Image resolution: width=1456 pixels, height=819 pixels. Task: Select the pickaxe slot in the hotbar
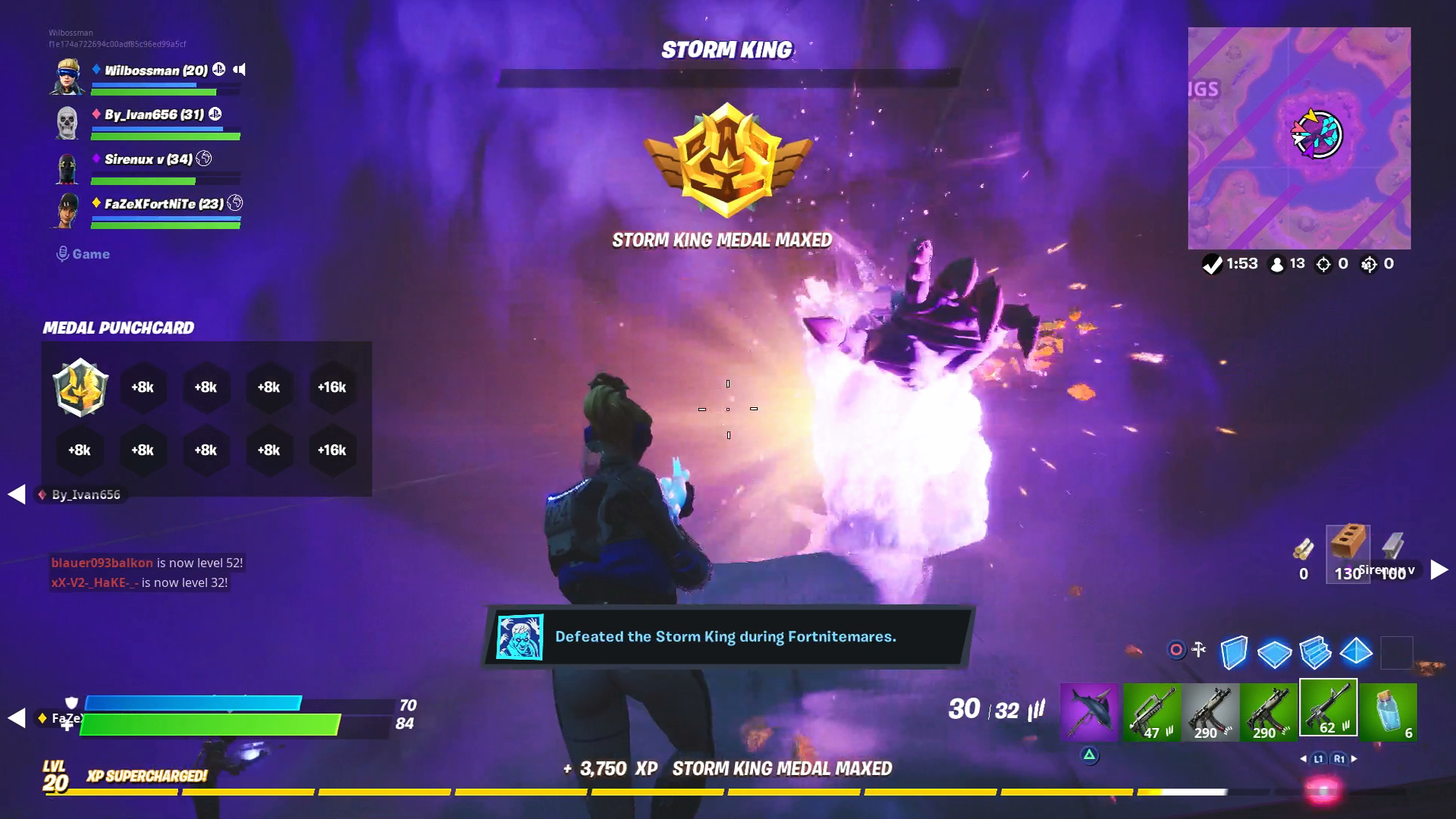point(1089,713)
